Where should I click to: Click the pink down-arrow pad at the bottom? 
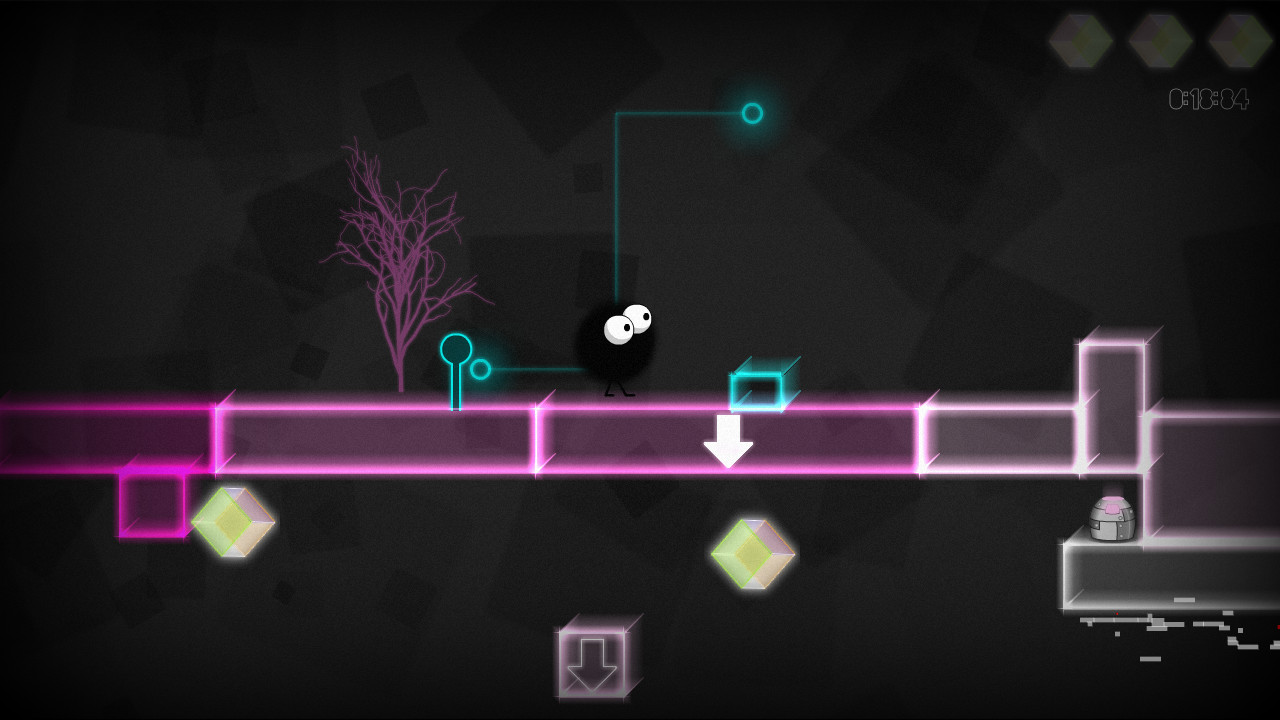[592, 662]
